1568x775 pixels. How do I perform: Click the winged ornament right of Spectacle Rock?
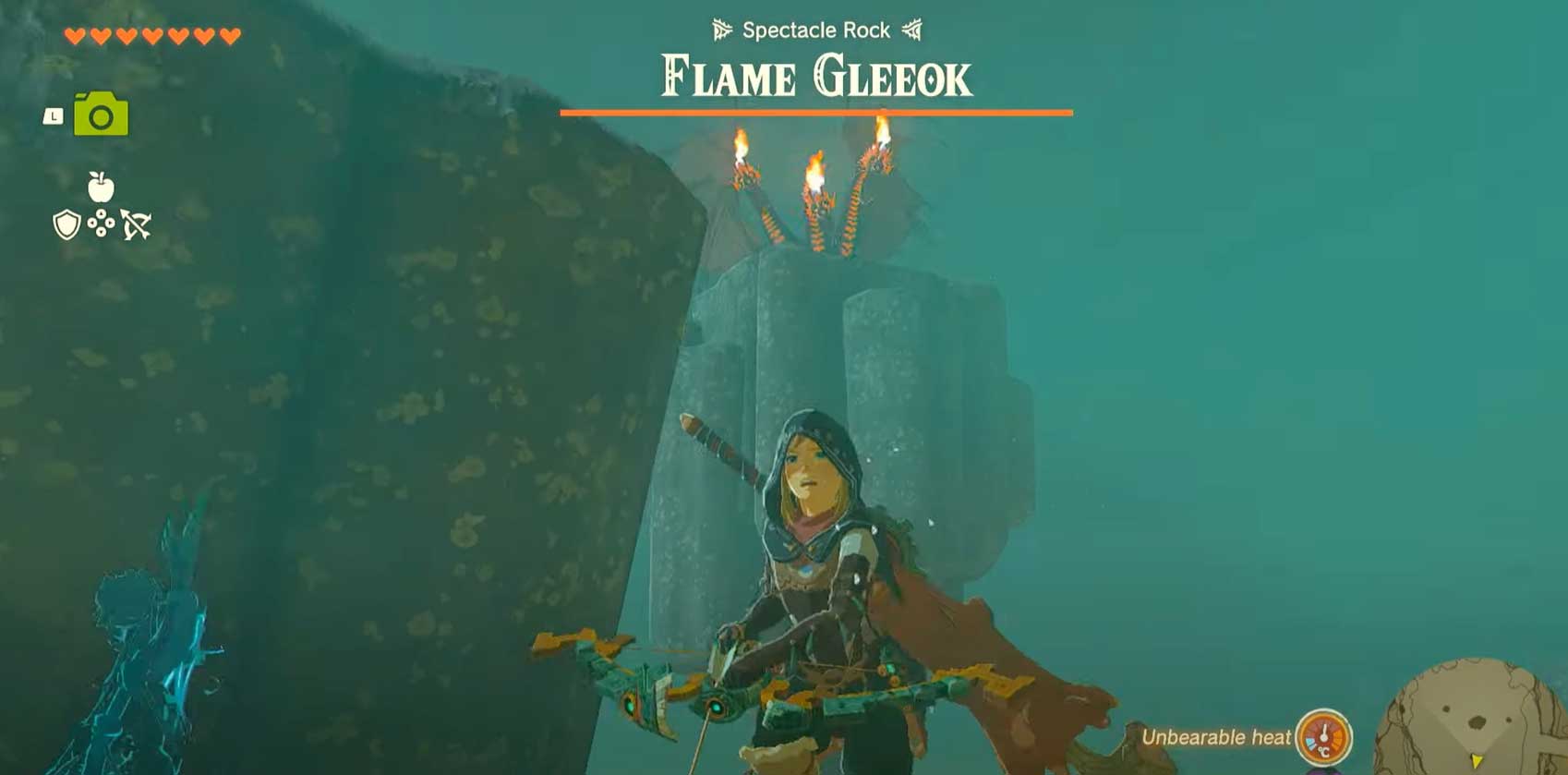click(x=912, y=30)
